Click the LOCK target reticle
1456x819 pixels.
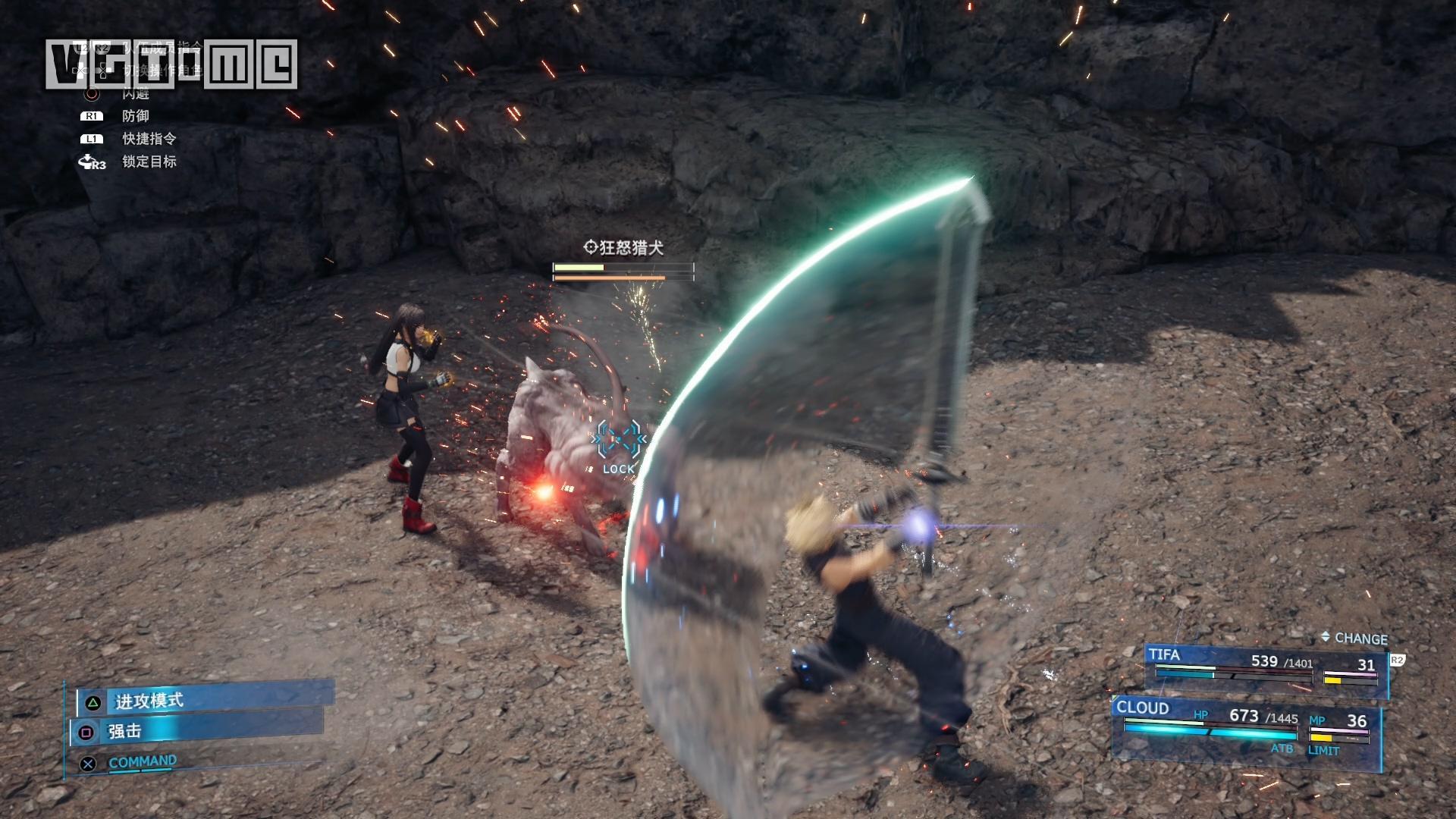[619, 446]
